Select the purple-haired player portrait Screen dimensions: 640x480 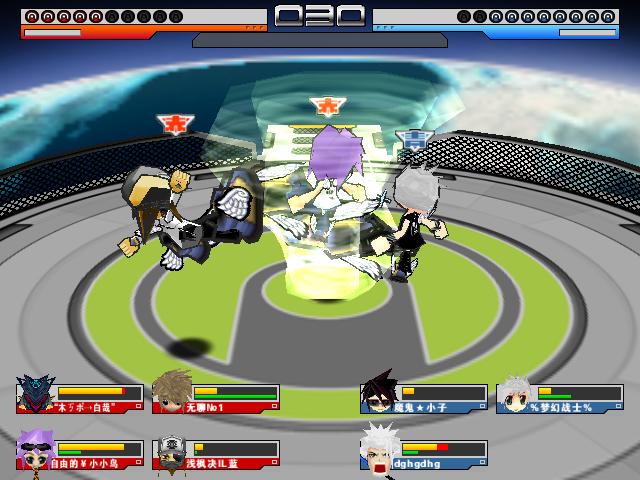coord(36,449)
